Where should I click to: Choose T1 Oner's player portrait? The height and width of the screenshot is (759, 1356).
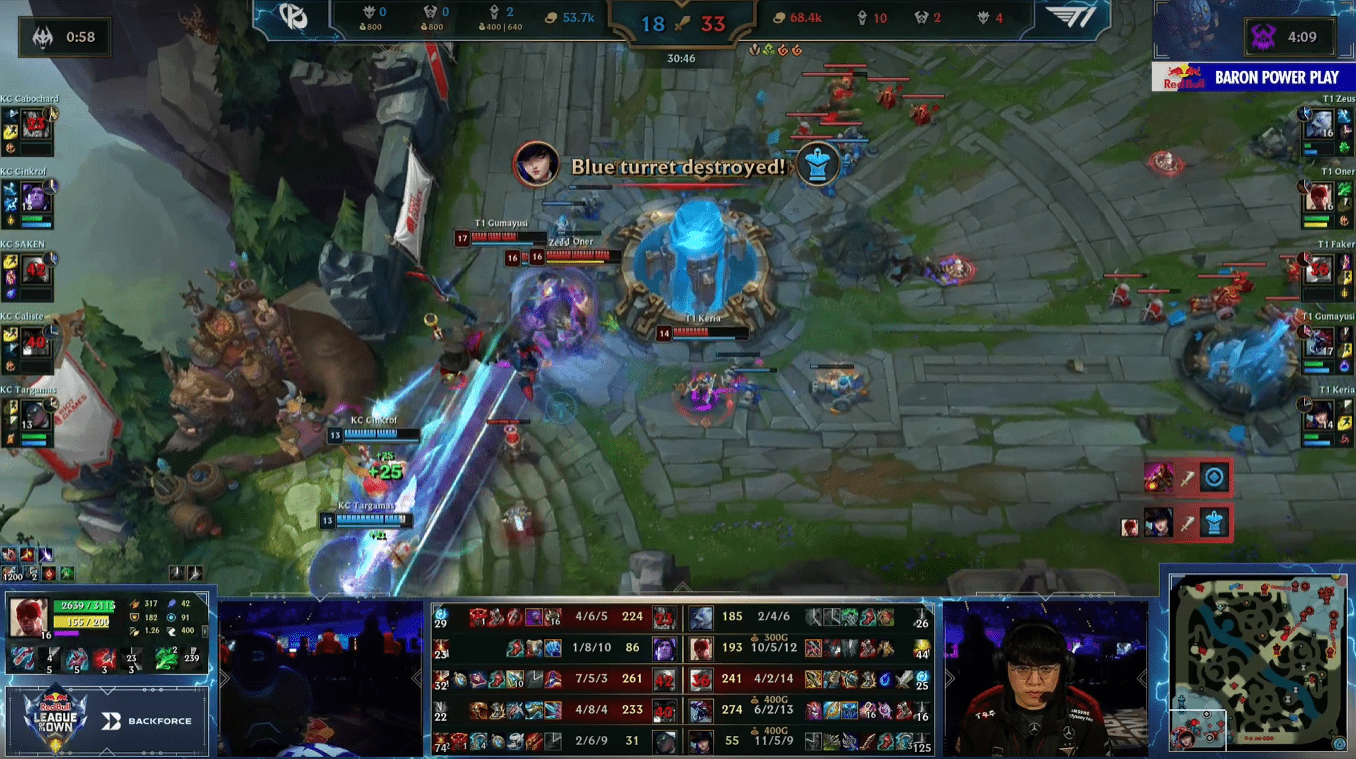(x=1320, y=196)
